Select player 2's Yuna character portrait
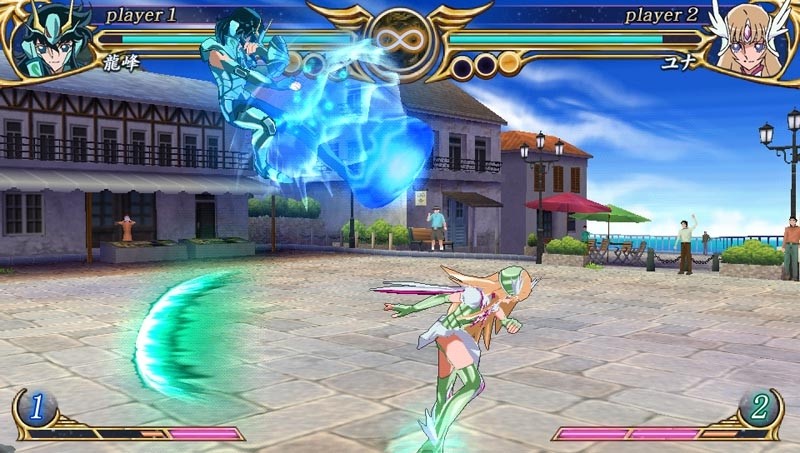This screenshot has height=453, width=800. pos(752,42)
